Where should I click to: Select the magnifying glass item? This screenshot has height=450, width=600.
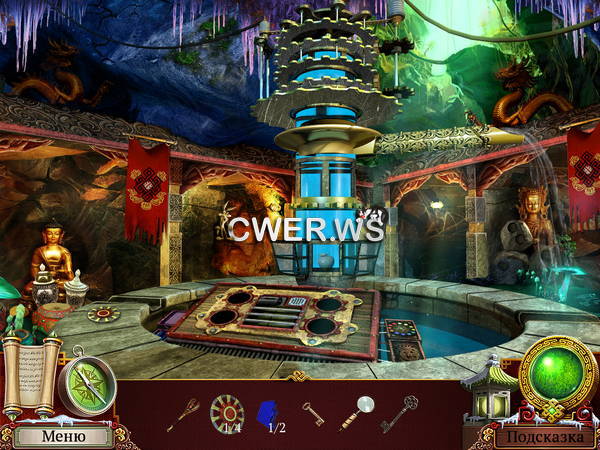pos(354,412)
